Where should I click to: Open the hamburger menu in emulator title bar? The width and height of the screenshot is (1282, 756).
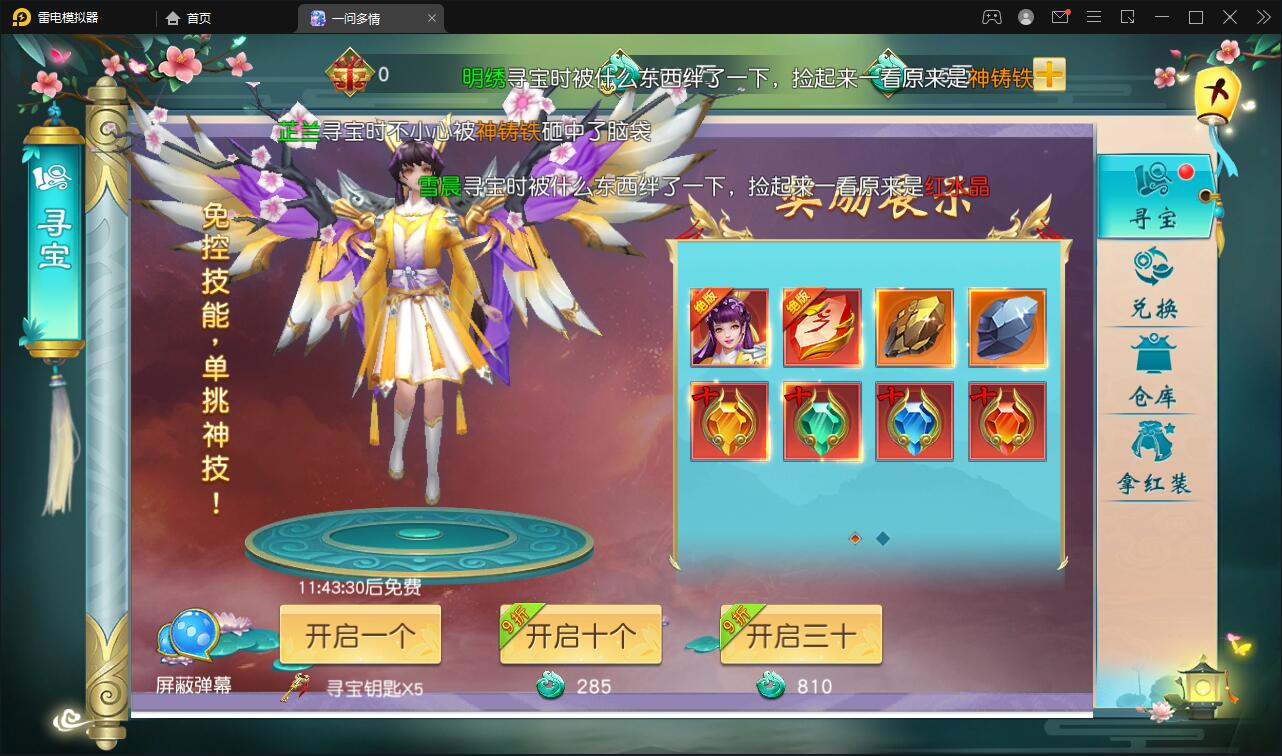pos(1094,17)
